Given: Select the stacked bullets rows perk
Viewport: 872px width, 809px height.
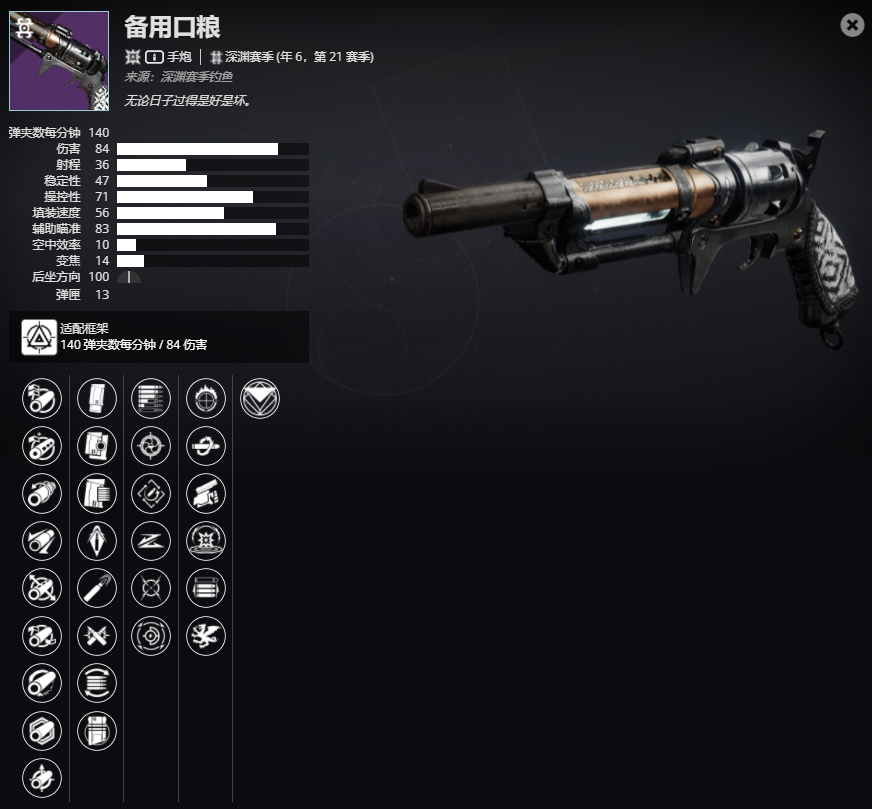Looking at the screenshot, I should pos(150,399).
